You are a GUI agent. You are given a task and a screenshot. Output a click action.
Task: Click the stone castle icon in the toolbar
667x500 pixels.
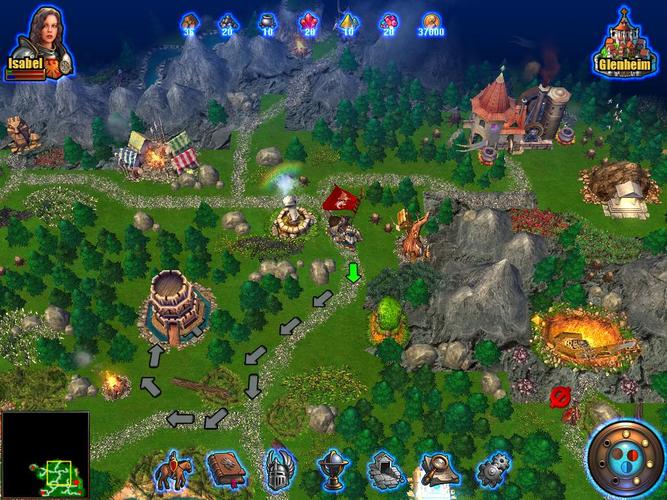pyautogui.click(x=385, y=468)
